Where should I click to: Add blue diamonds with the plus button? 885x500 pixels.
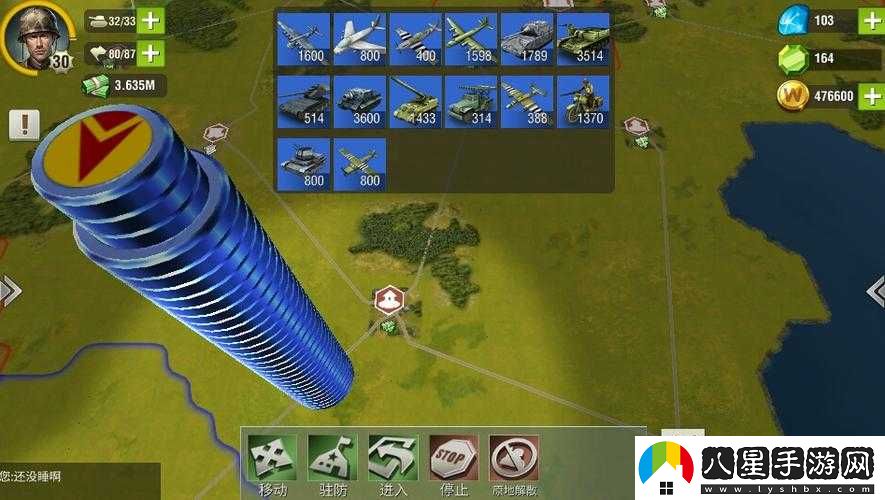(871, 21)
